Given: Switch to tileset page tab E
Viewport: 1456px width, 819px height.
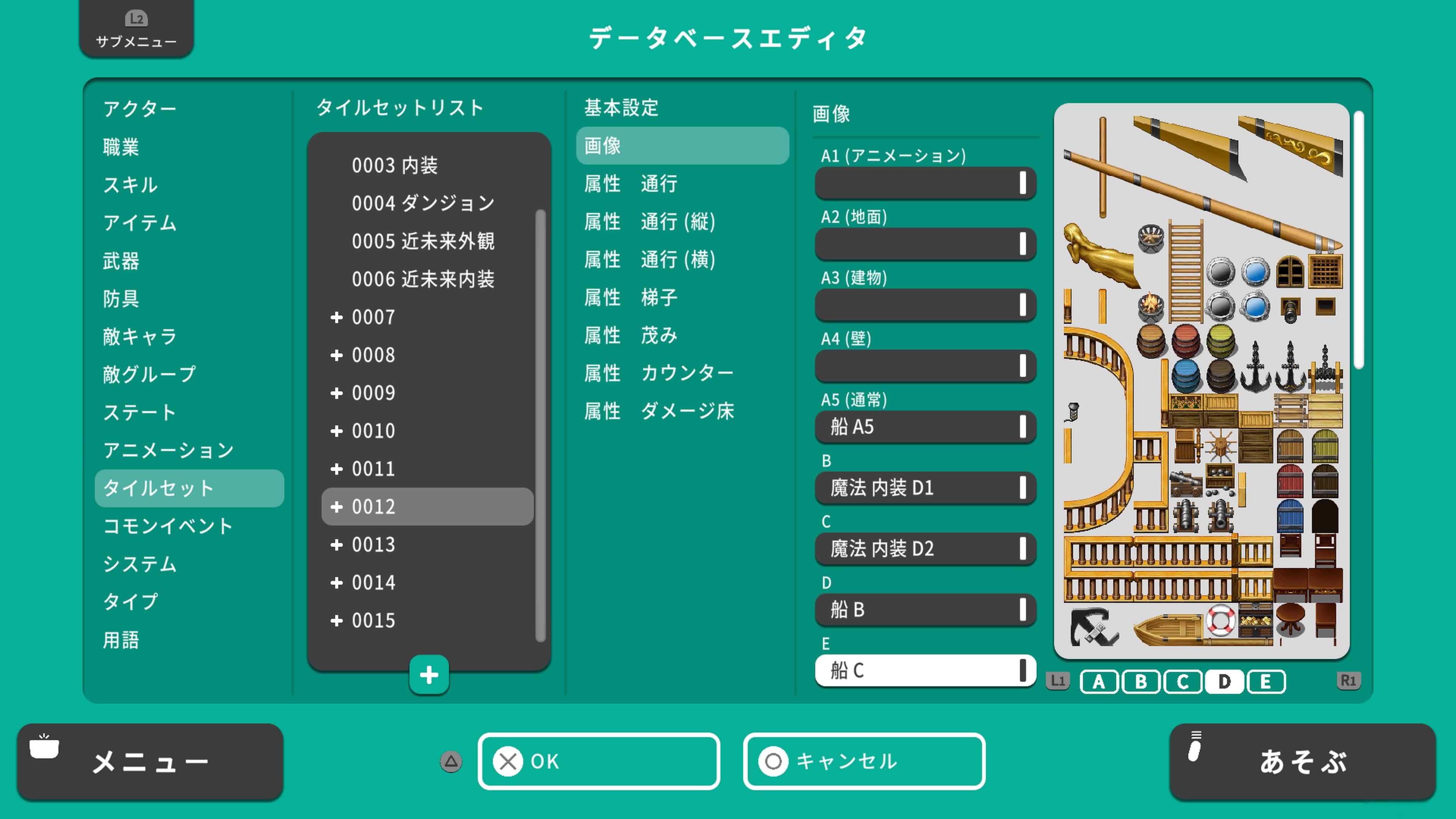Looking at the screenshot, I should click(1266, 681).
